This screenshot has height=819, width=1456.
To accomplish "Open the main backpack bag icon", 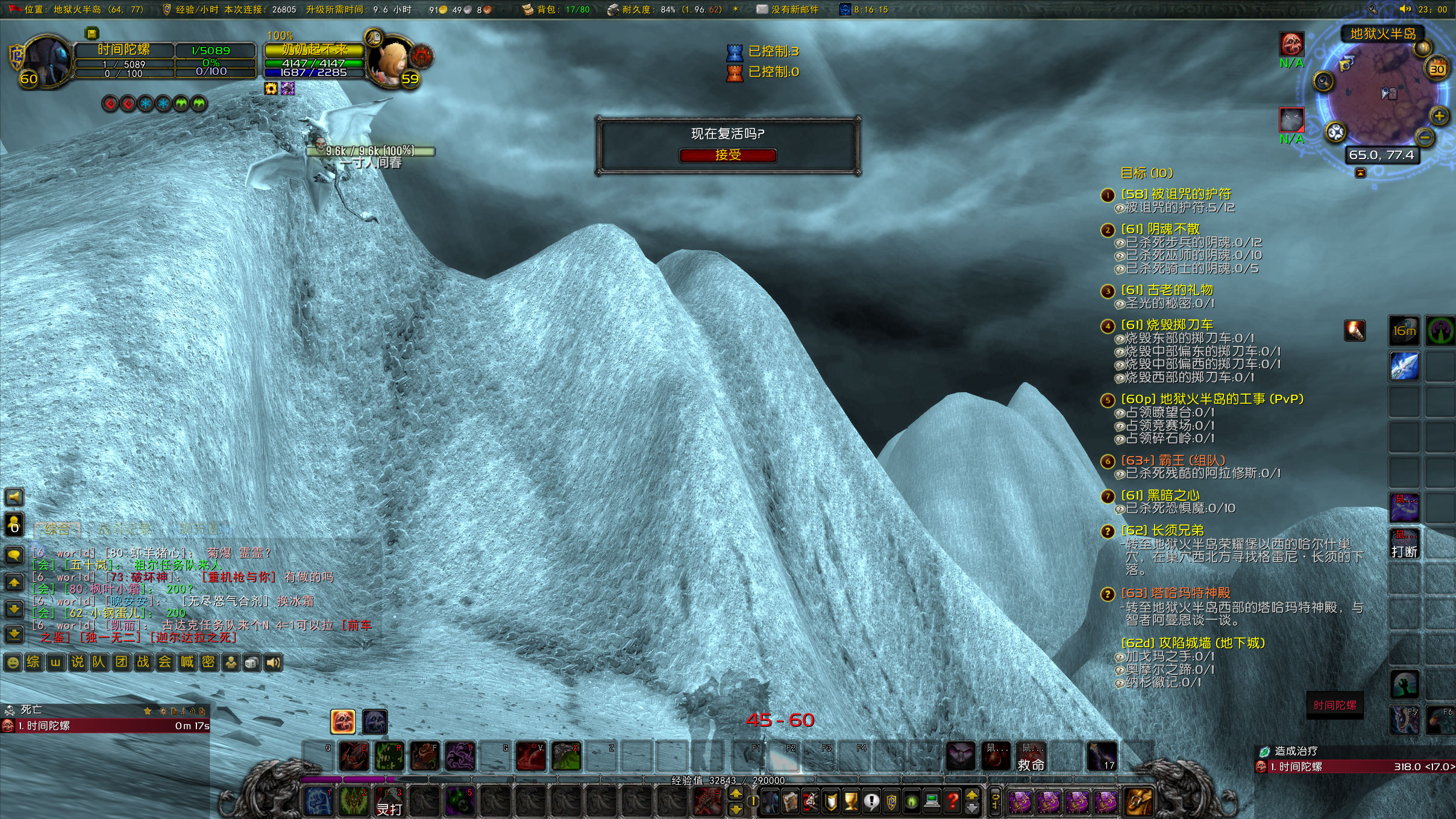I will tap(1138, 802).
